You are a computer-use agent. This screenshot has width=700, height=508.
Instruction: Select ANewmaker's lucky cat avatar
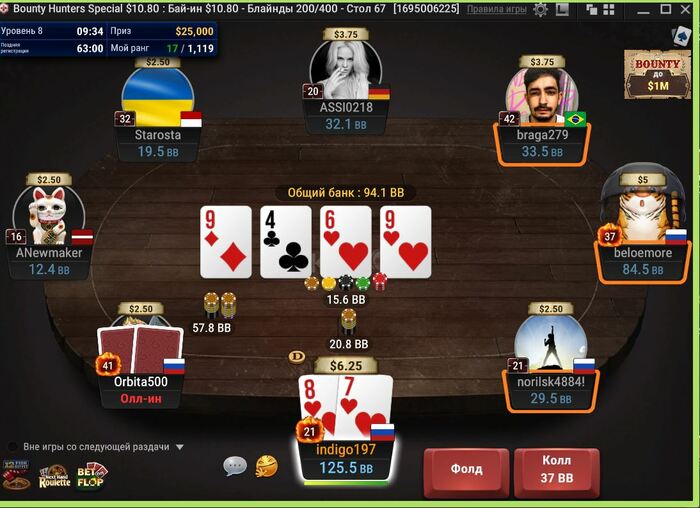click(x=49, y=215)
